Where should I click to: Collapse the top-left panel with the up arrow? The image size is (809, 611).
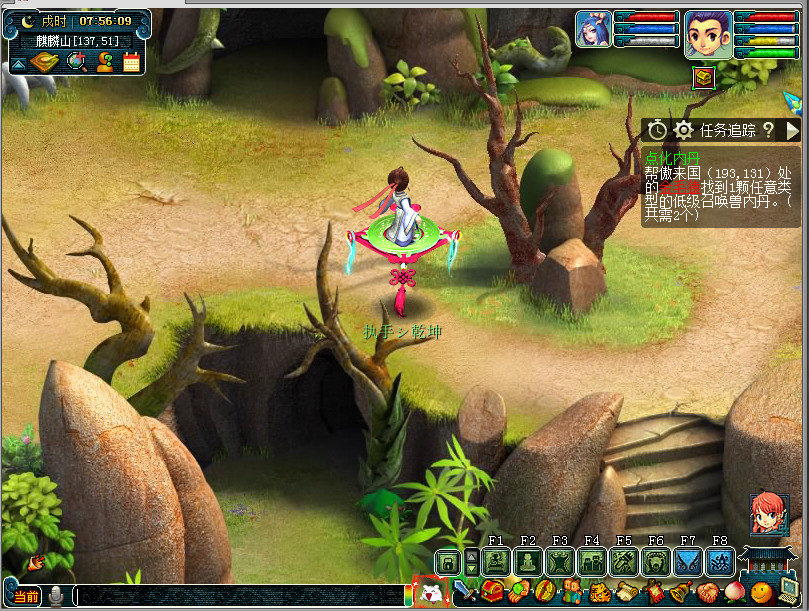click(x=18, y=64)
